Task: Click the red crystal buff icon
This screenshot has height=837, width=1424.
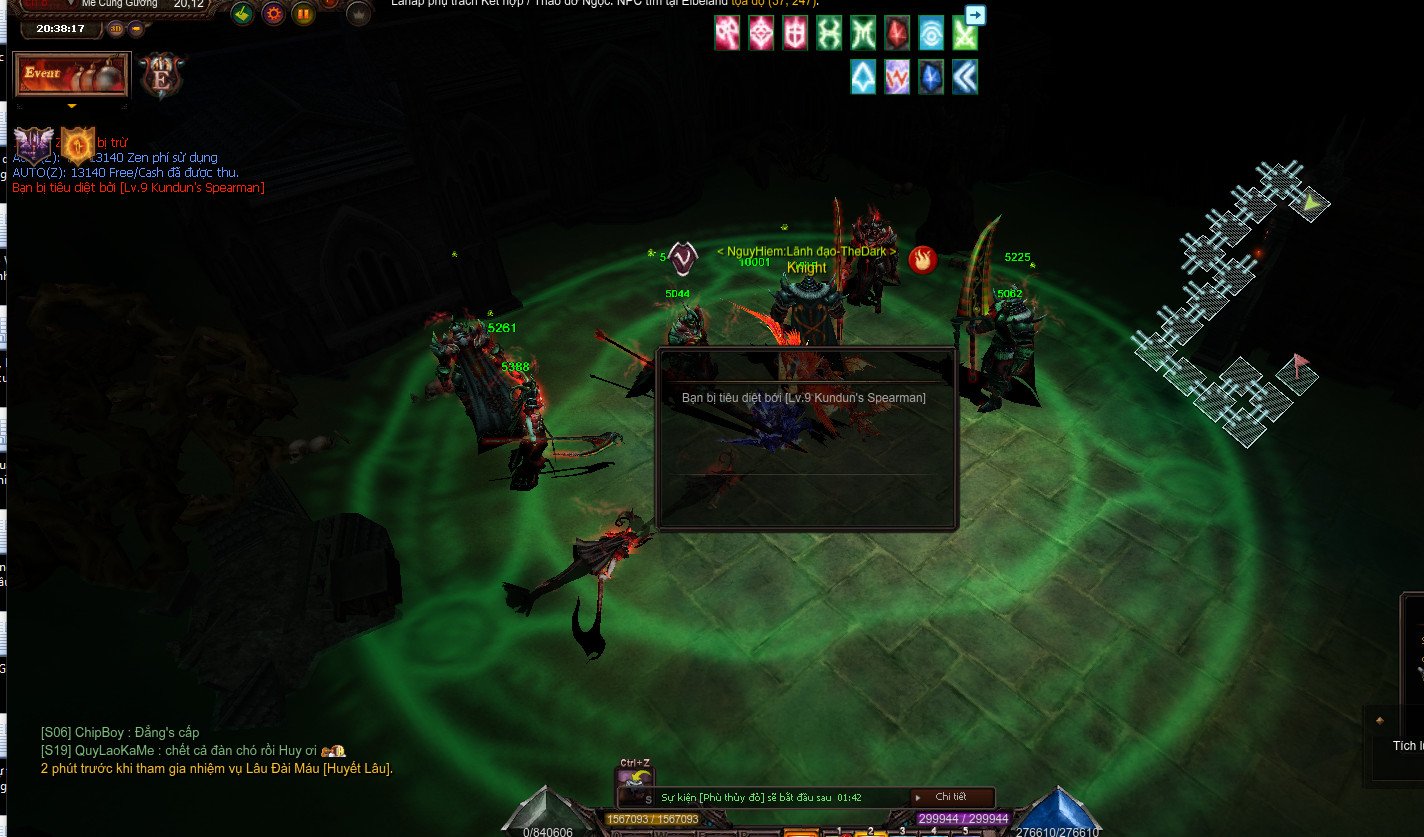Action: 897,34
